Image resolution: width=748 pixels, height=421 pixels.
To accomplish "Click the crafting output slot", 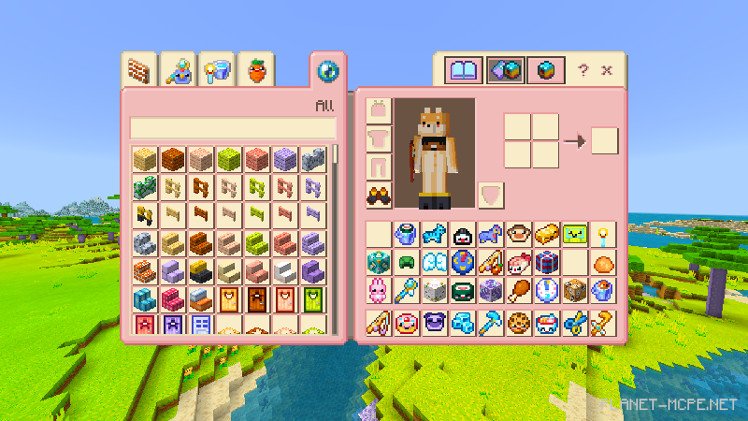I will (604, 141).
